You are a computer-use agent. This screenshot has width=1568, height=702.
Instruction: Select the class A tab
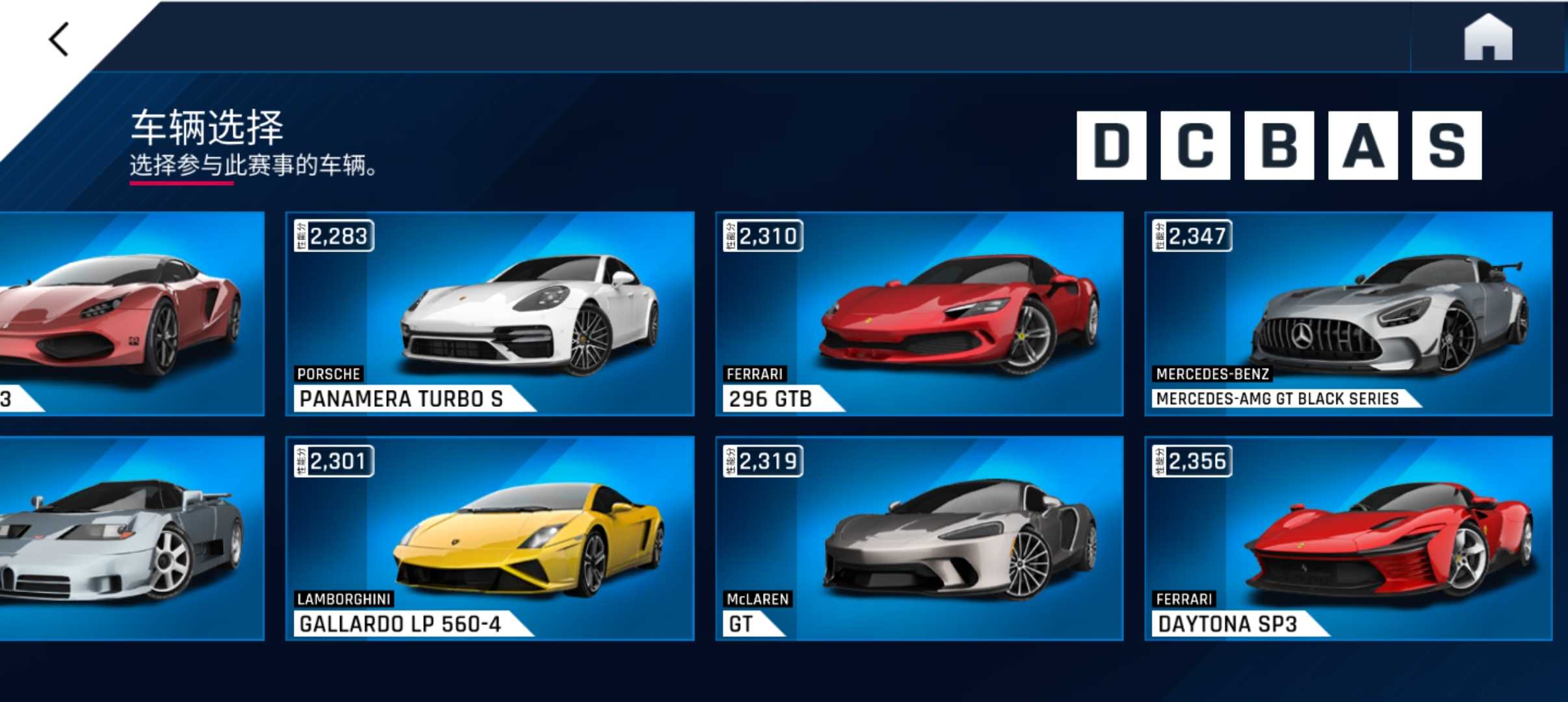pyautogui.click(x=1363, y=145)
